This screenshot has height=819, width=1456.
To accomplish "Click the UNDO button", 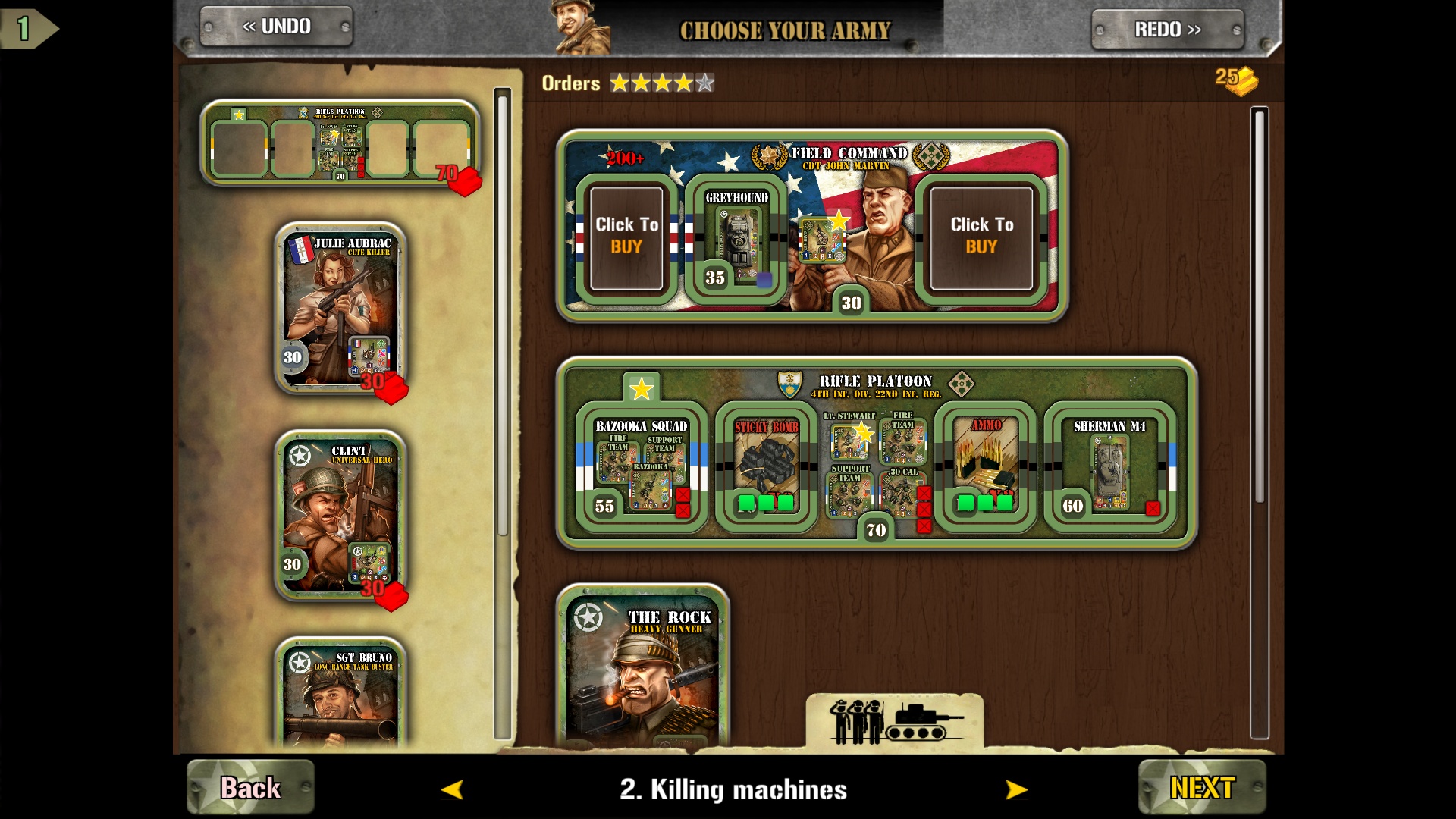I will [x=275, y=27].
